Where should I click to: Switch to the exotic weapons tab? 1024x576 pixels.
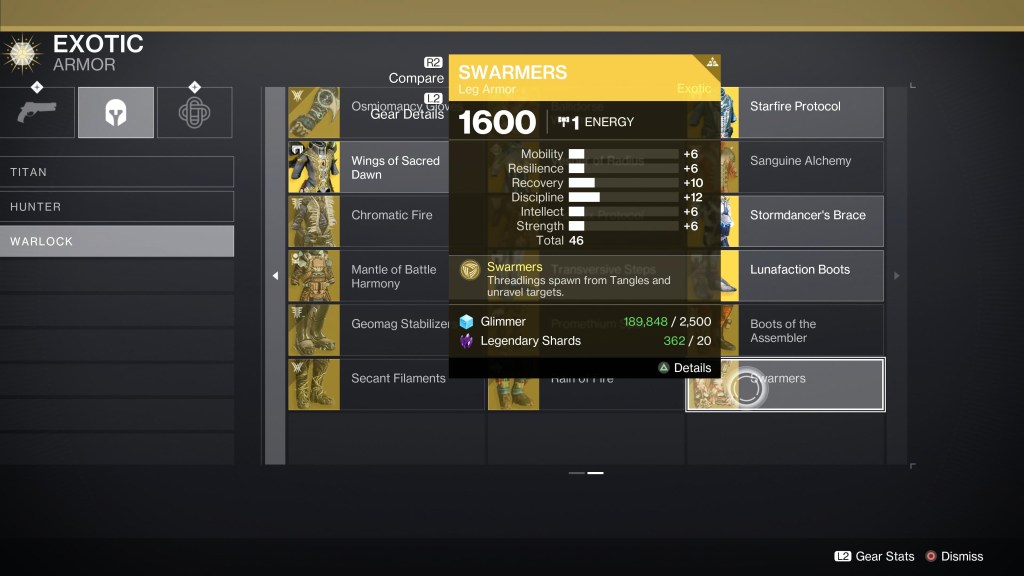tap(37, 112)
